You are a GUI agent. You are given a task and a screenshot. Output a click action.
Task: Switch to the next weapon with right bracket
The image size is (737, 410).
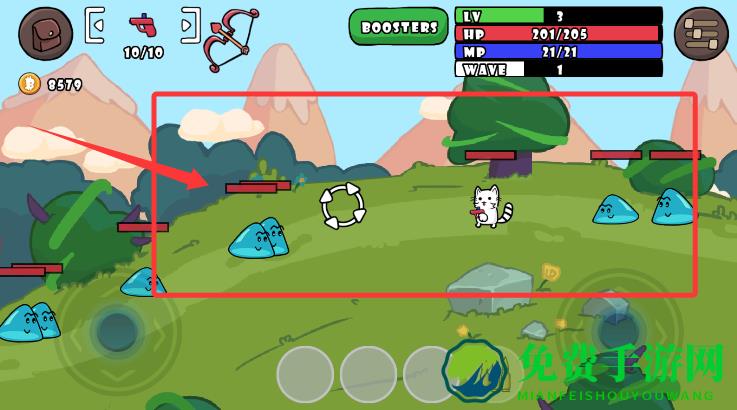pos(190,25)
